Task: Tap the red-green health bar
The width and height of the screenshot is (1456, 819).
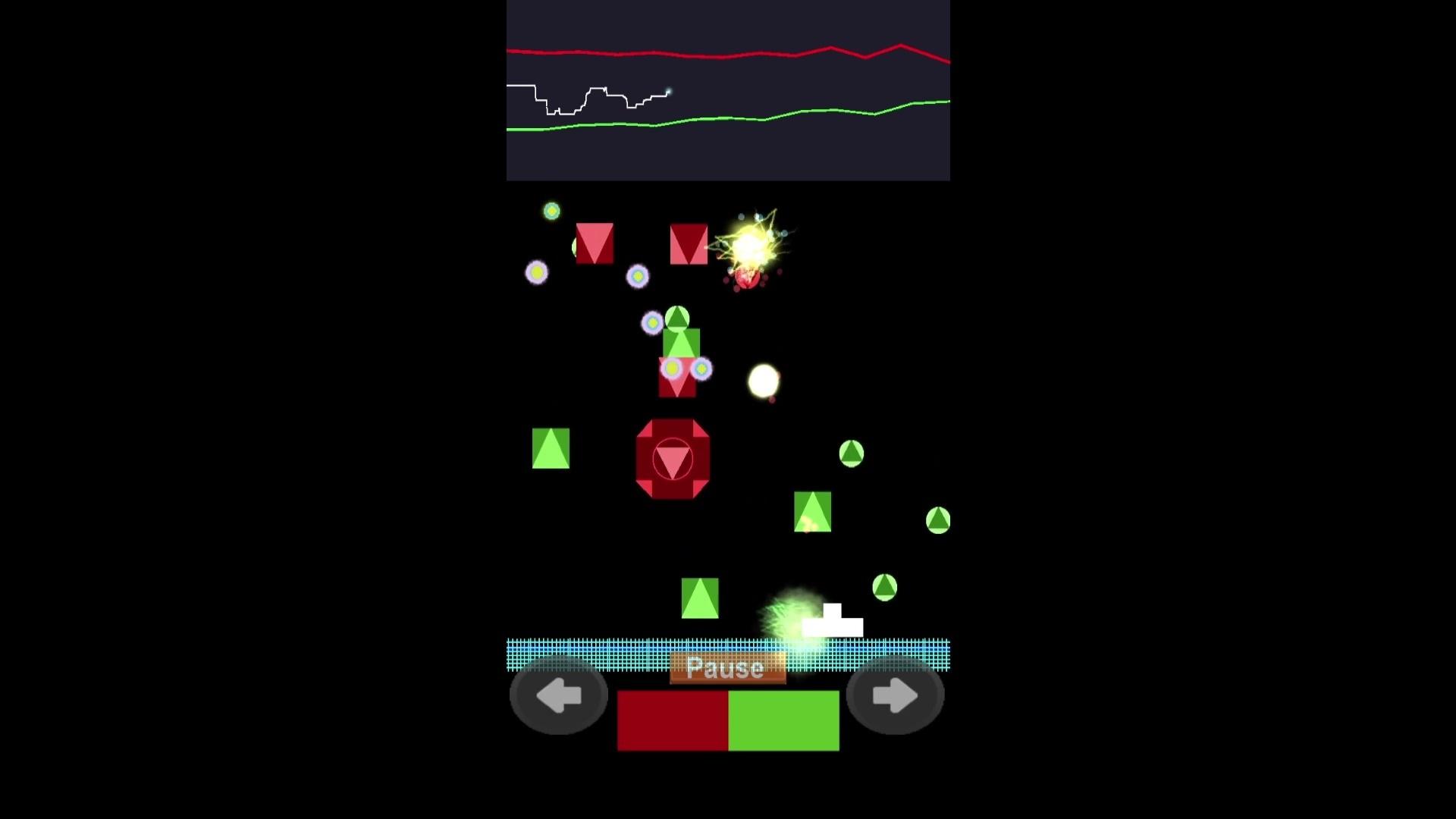Action: click(728, 720)
